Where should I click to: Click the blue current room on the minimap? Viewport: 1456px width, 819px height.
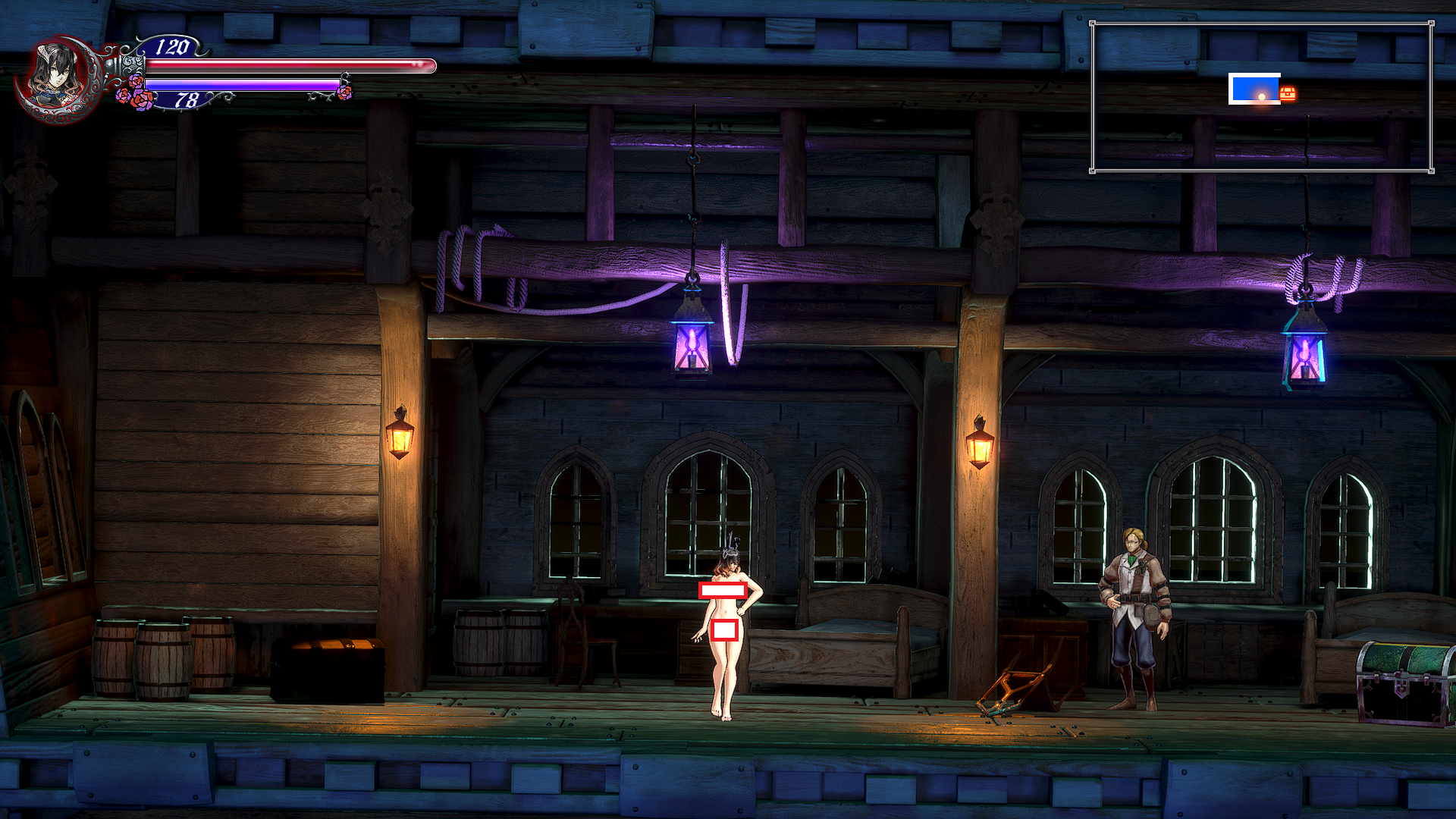coord(1254,89)
